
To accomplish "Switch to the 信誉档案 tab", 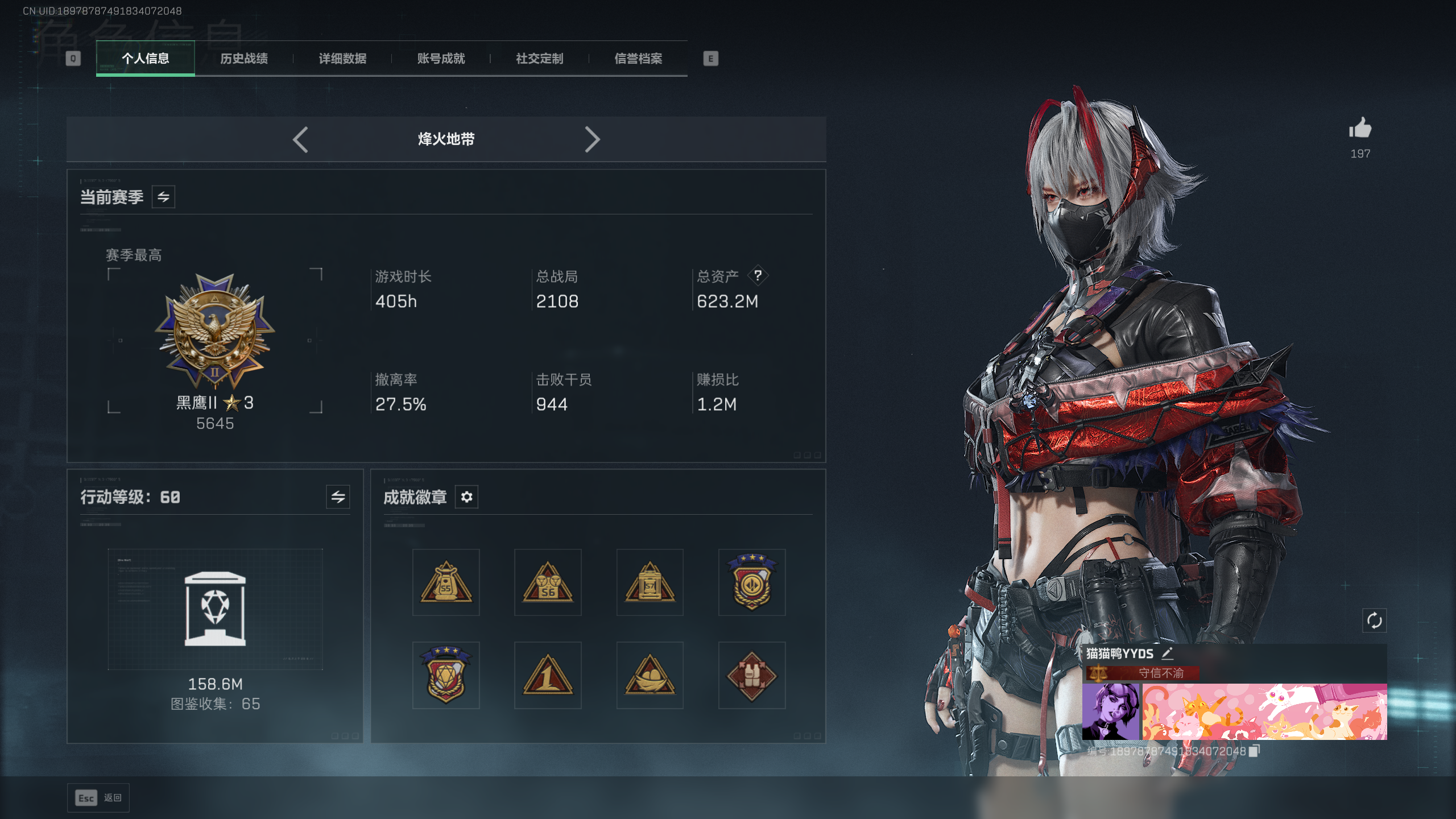I will click(638, 59).
